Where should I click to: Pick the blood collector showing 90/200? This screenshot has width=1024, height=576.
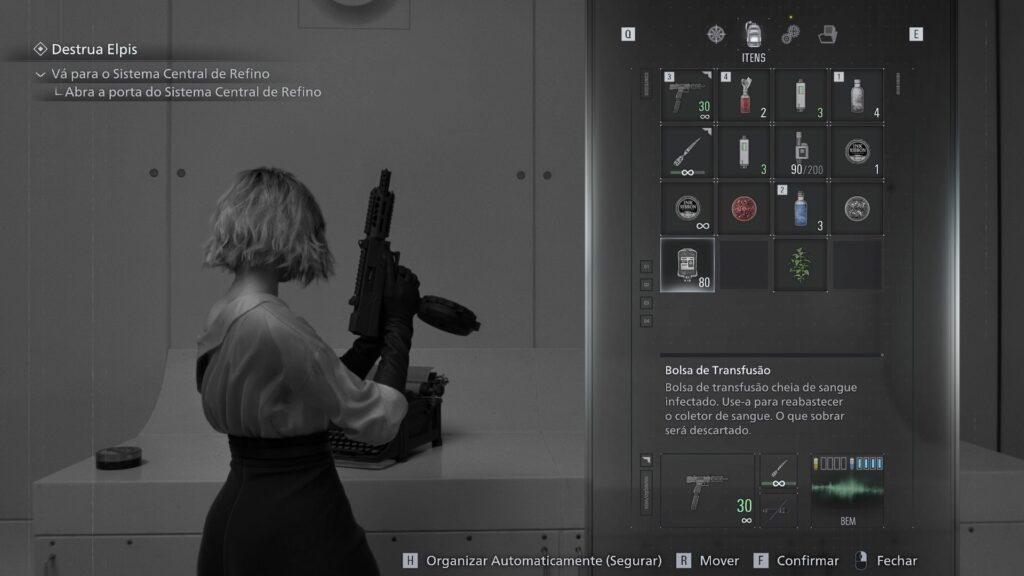(x=800, y=152)
